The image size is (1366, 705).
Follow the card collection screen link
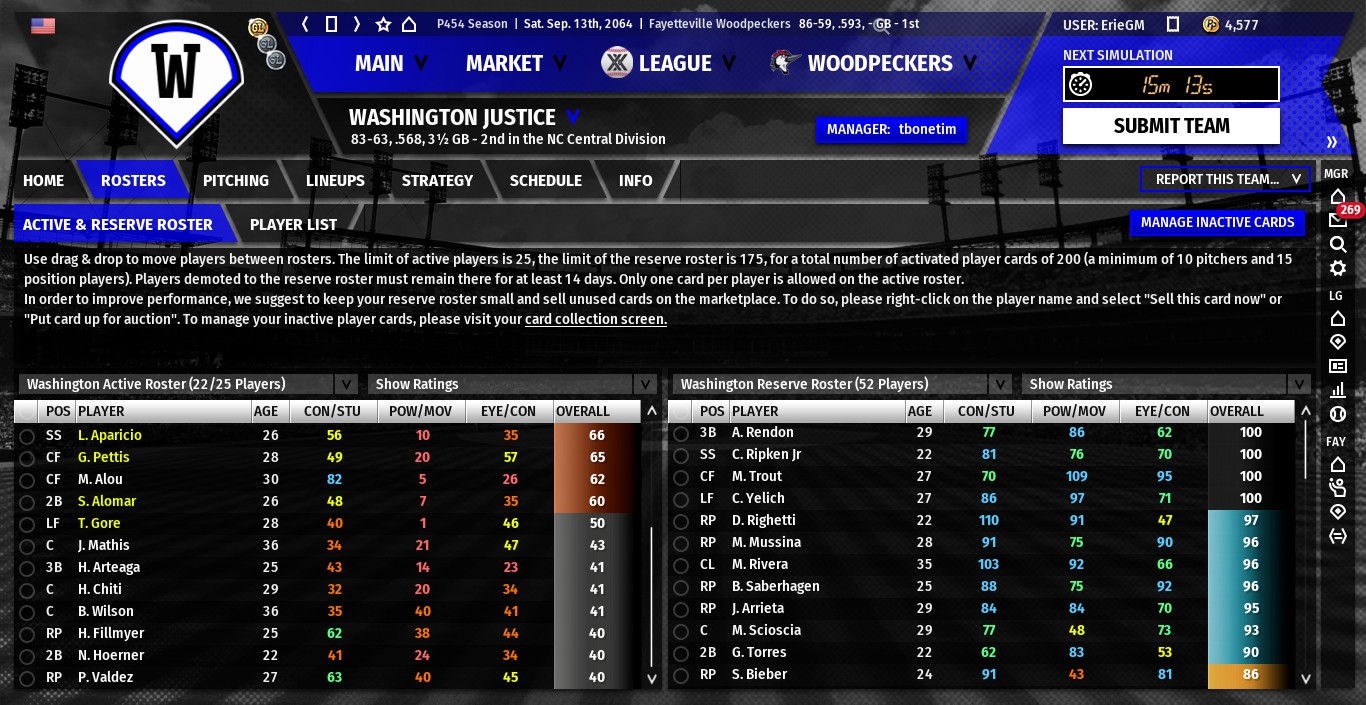click(595, 319)
